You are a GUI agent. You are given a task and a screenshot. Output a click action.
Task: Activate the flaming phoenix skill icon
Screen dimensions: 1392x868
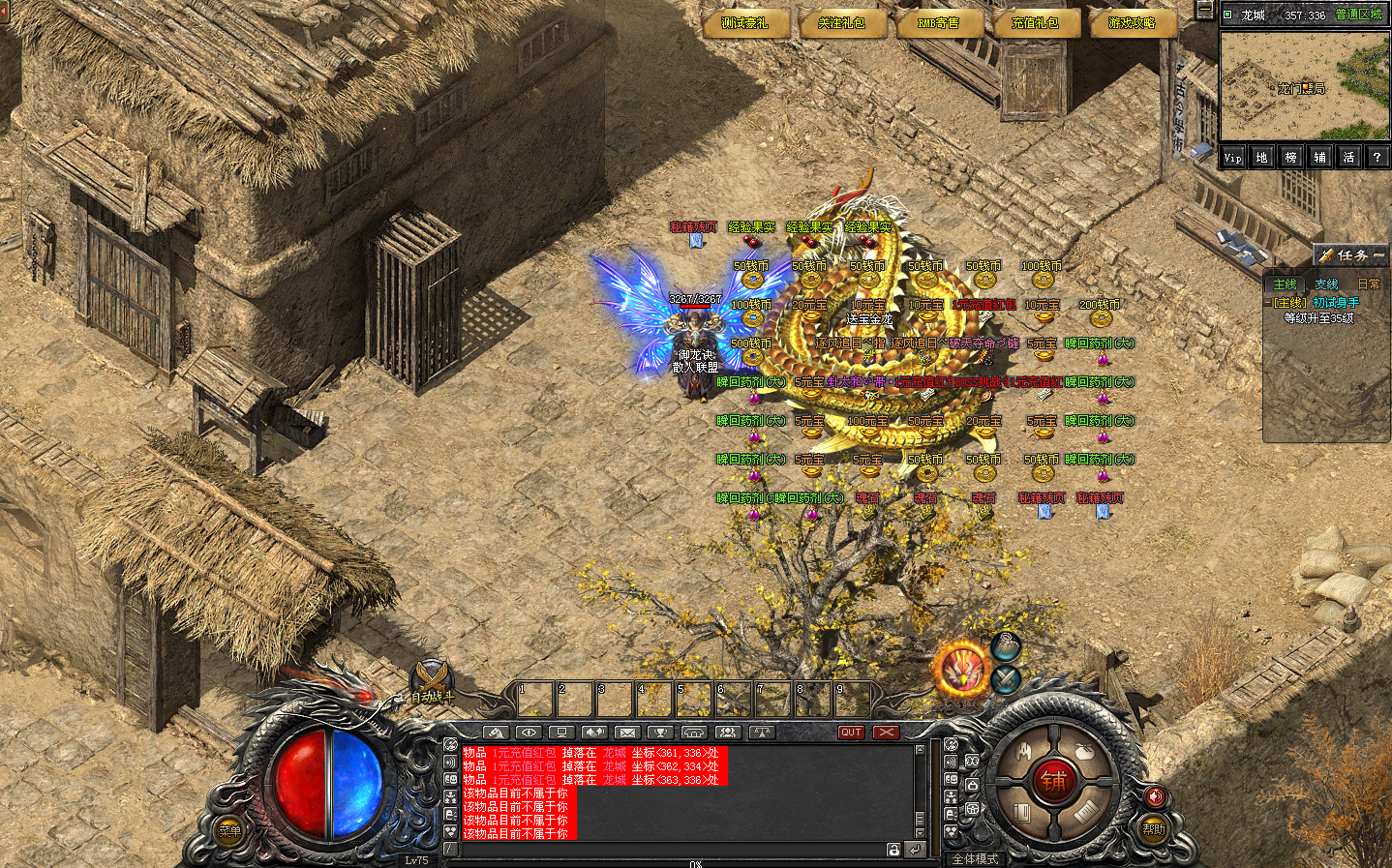(961, 669)
